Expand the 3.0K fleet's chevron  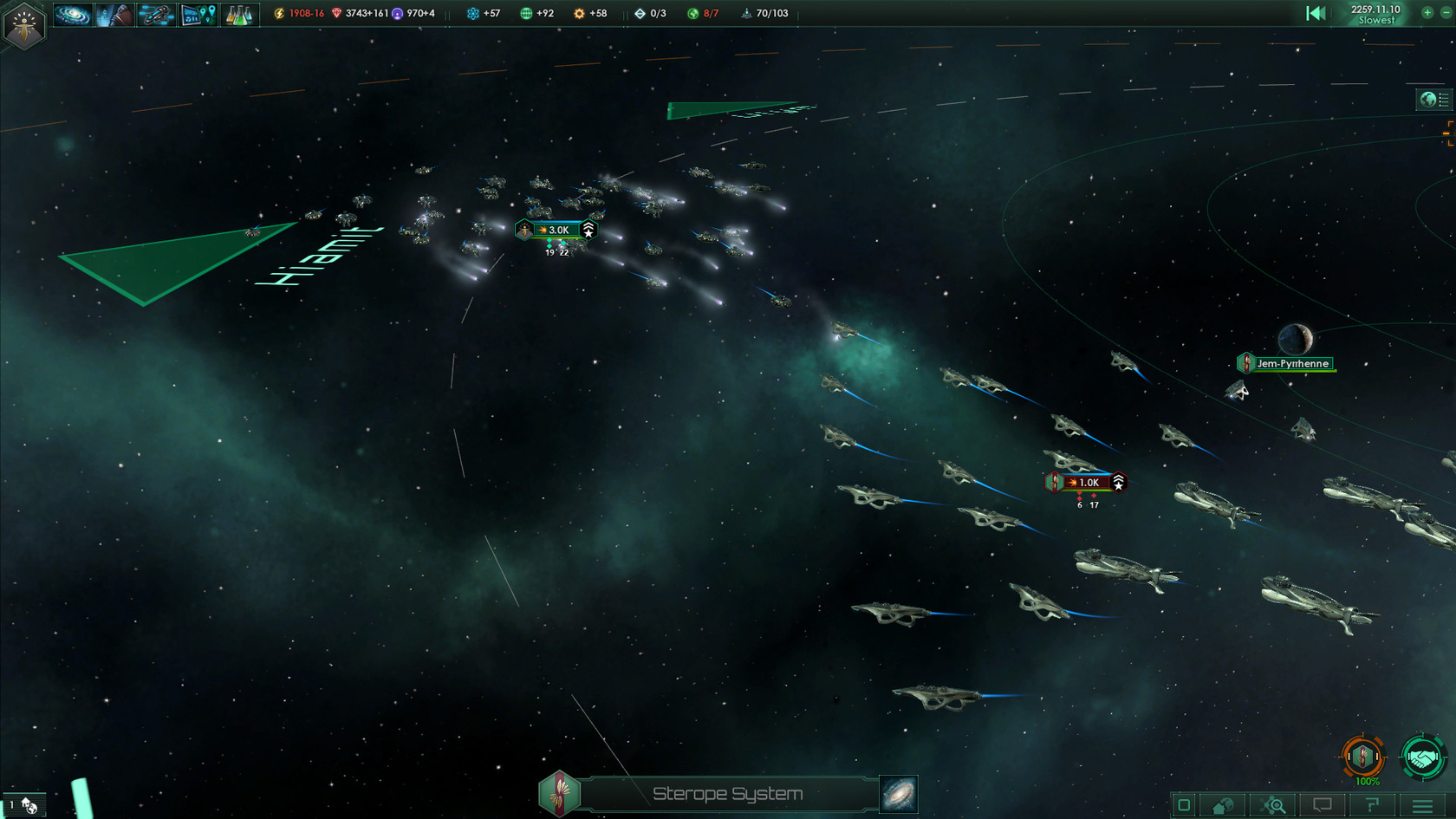[588, 230]
